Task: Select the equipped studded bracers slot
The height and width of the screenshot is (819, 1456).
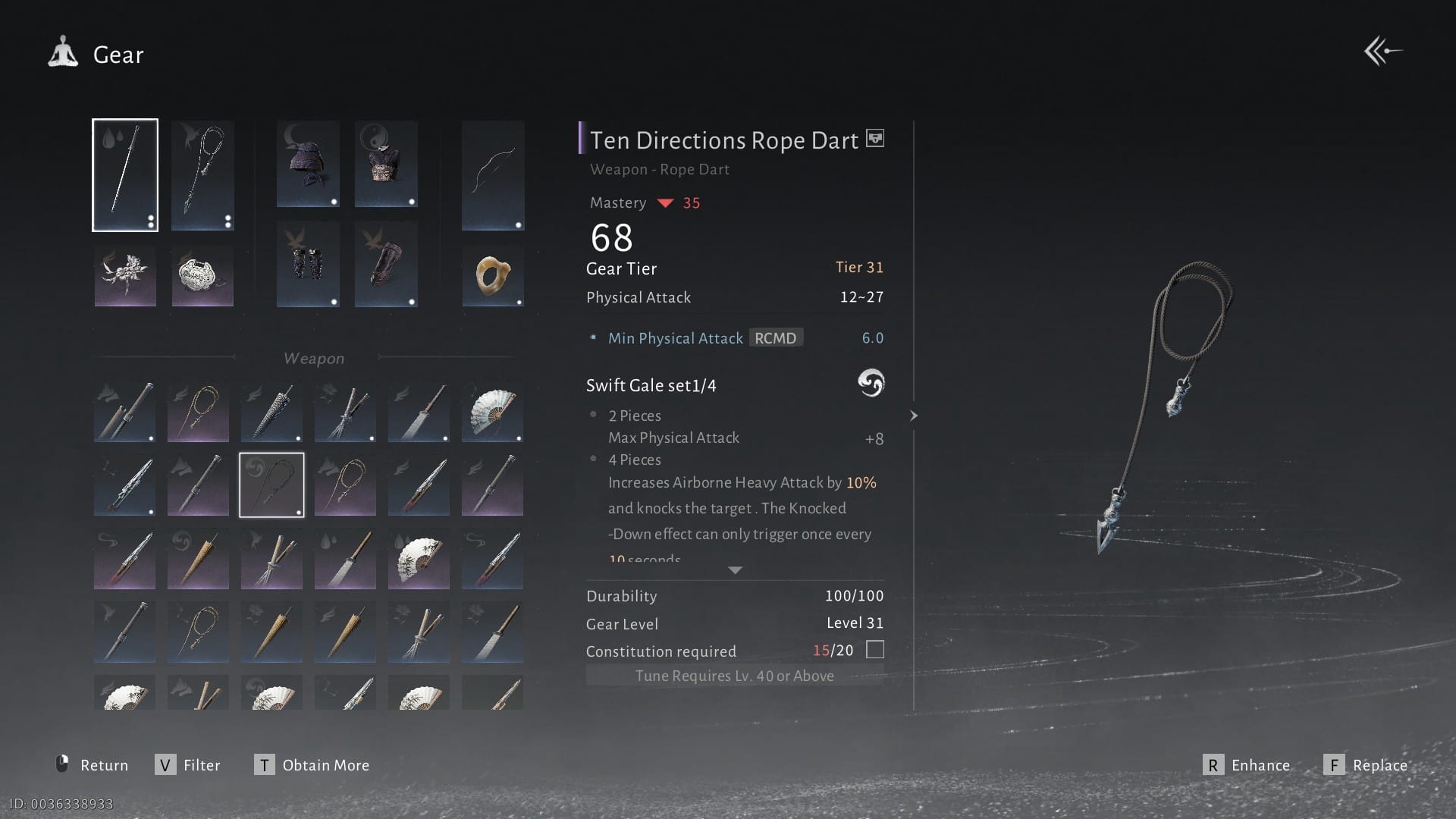Action: pyautogui.click(x=308, y=265)
